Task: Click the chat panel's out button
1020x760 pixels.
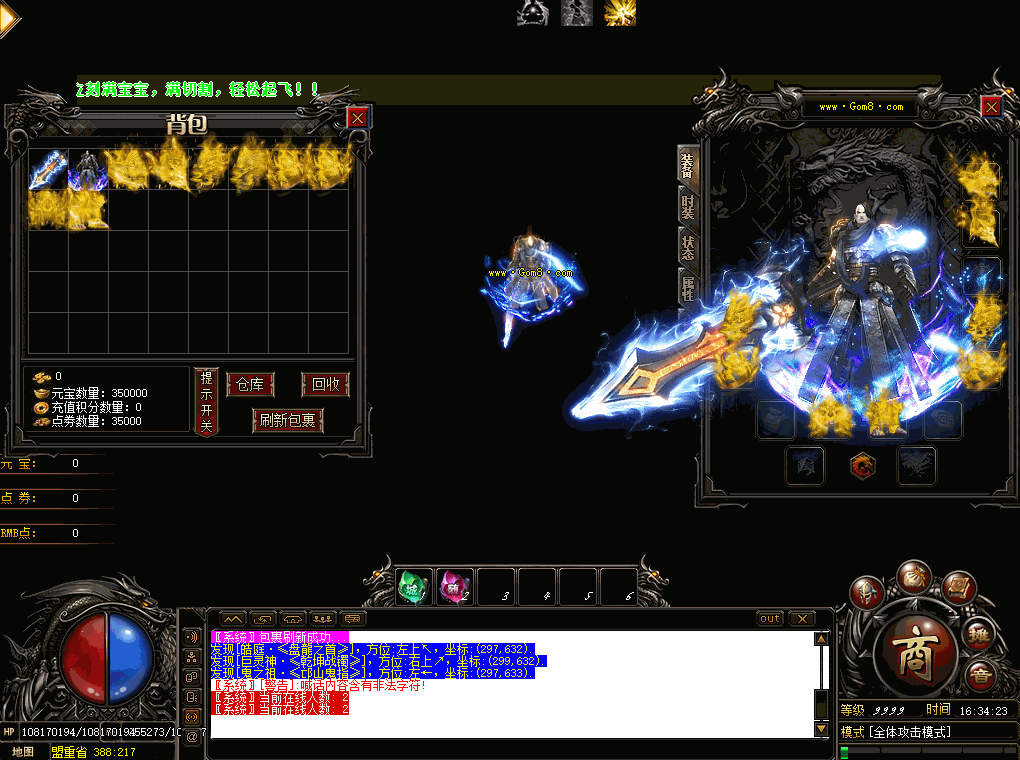Action: click(x=770, y=619)
